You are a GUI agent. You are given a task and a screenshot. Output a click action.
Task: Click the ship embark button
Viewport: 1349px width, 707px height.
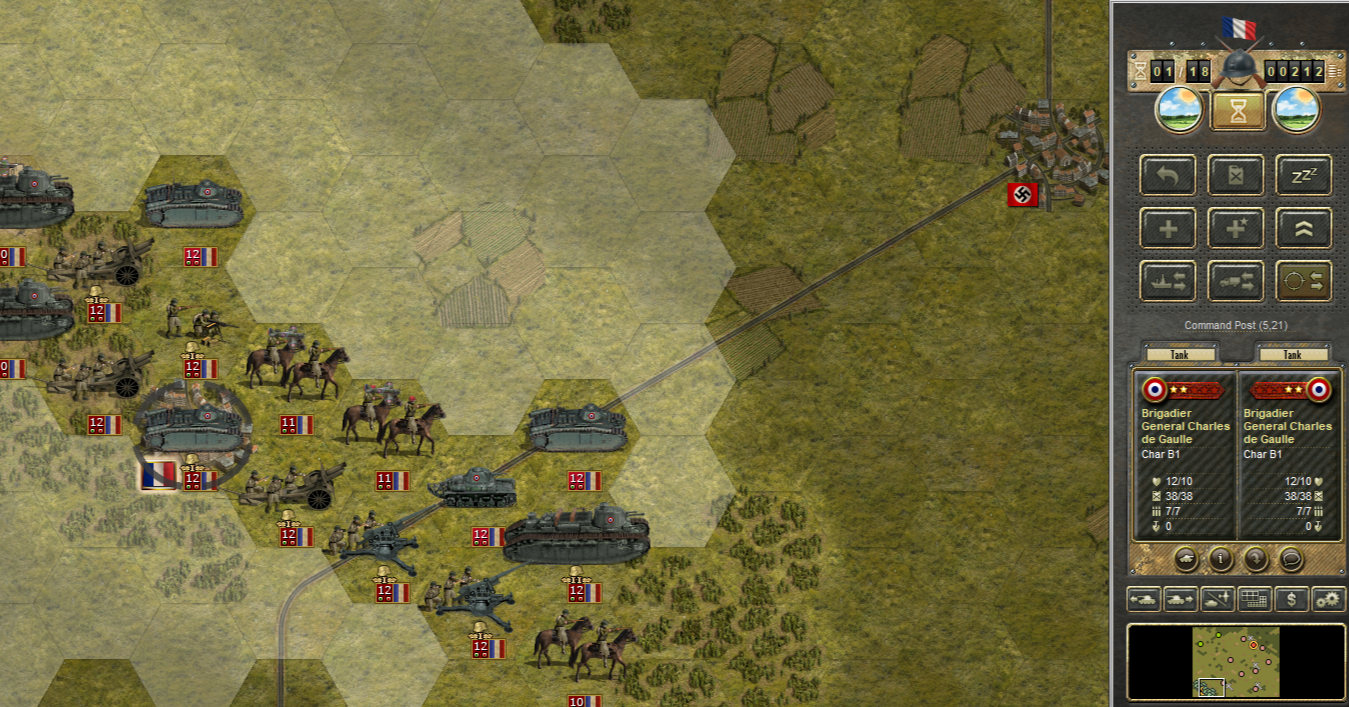(1167, 281)
